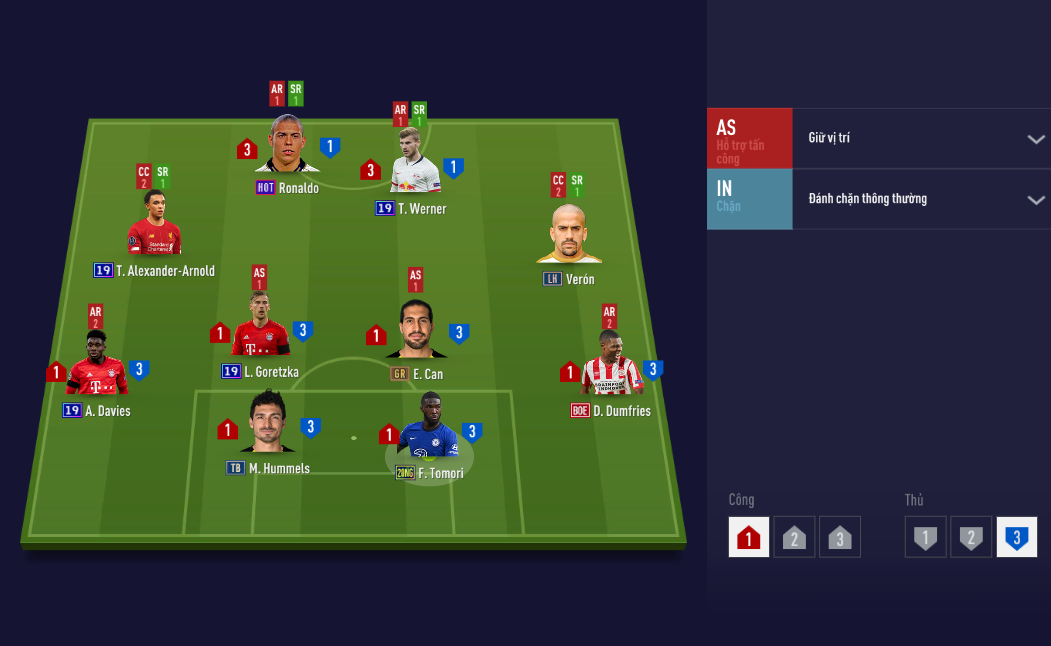This screenshot has width=1051, height=646.
Task: Pick L. Goretzka in the midfield
Action: [x=260, y=329]
